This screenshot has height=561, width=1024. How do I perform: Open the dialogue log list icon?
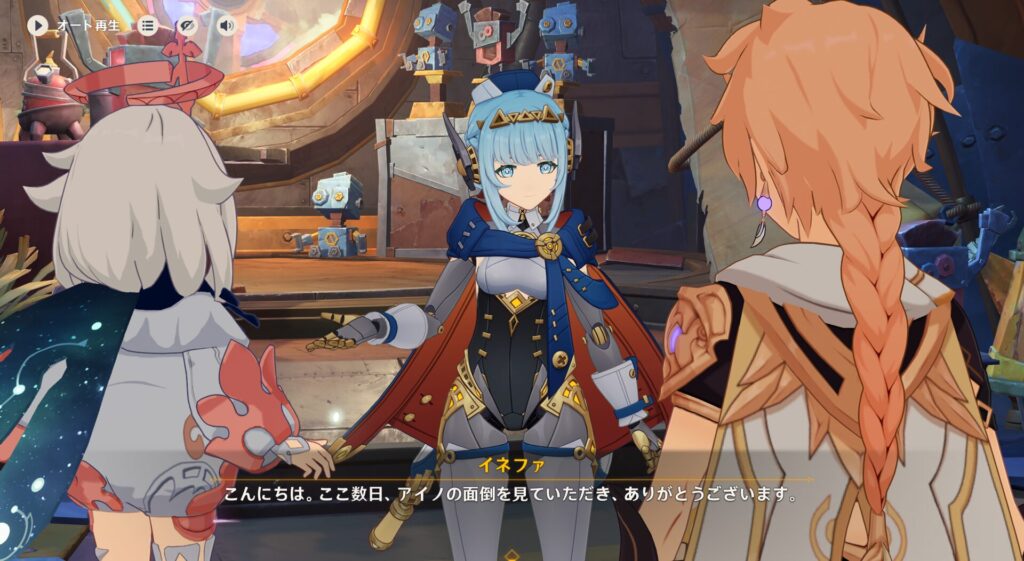pyautogui.click(x=148, y=25)
